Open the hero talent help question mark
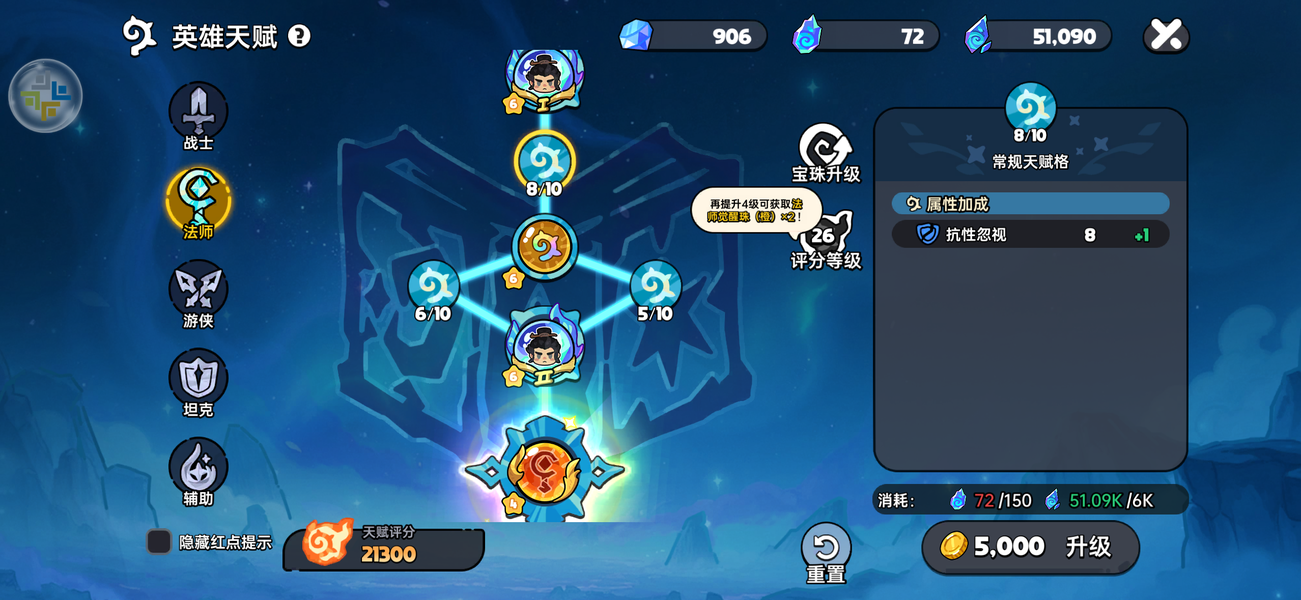 299,36
